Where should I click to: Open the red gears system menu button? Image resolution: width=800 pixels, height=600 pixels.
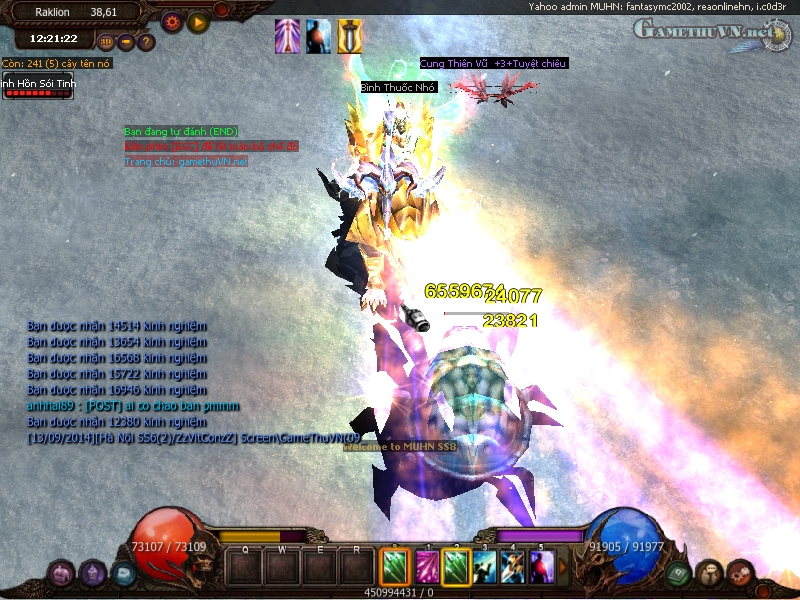741,573
